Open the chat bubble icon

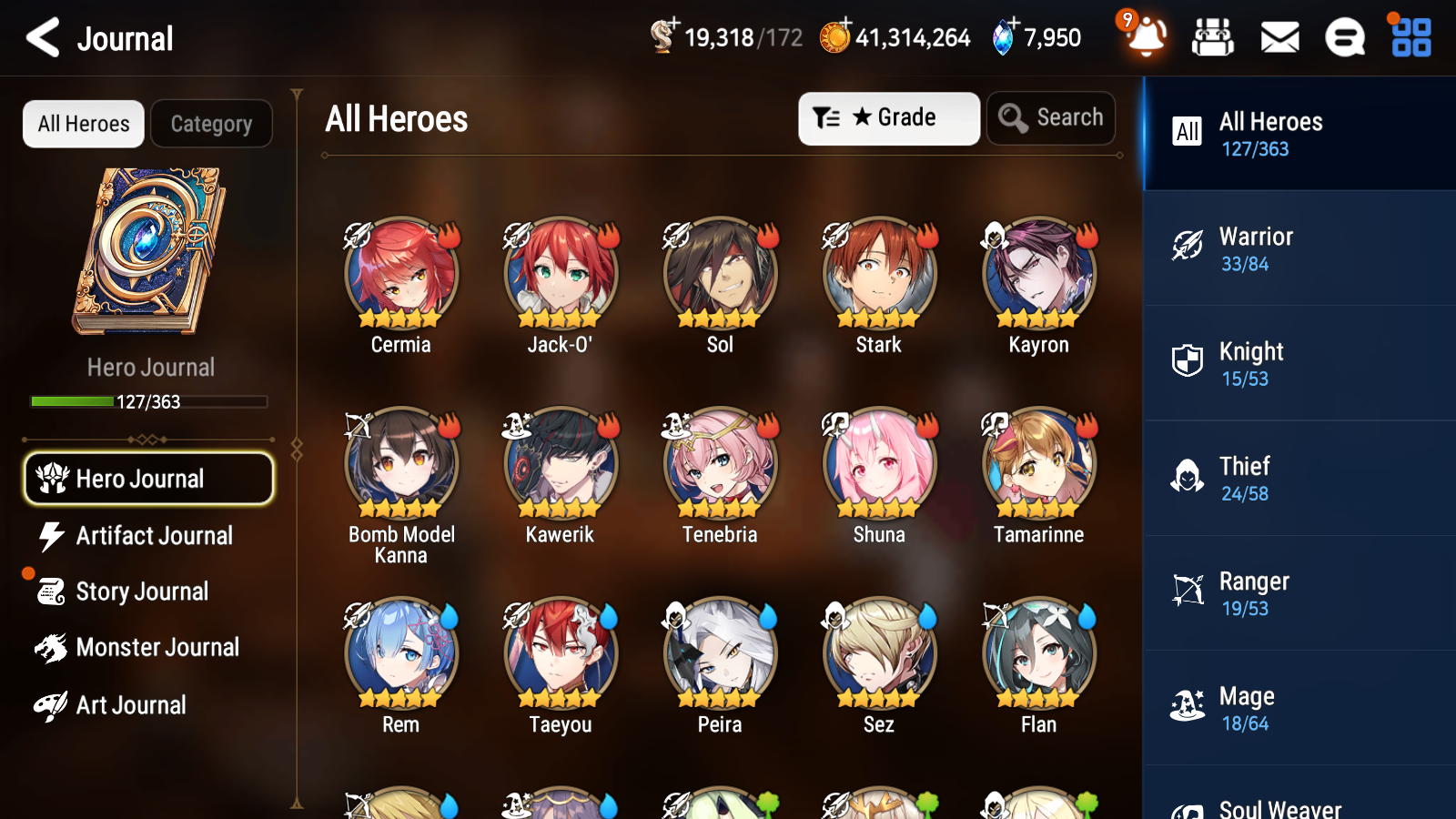click(x=1344, y=38)
